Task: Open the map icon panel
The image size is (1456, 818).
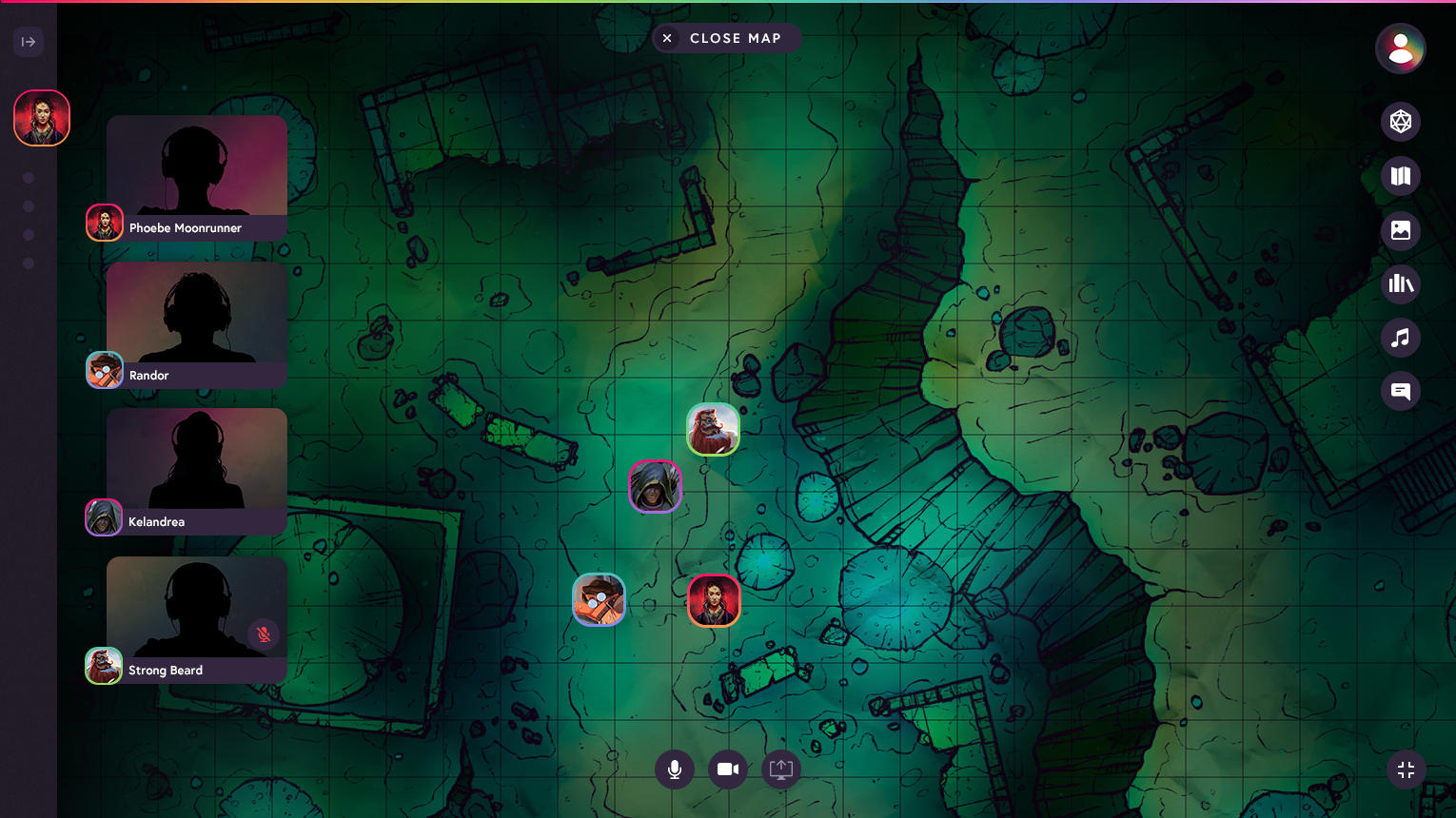Action: coord(1400,176)
